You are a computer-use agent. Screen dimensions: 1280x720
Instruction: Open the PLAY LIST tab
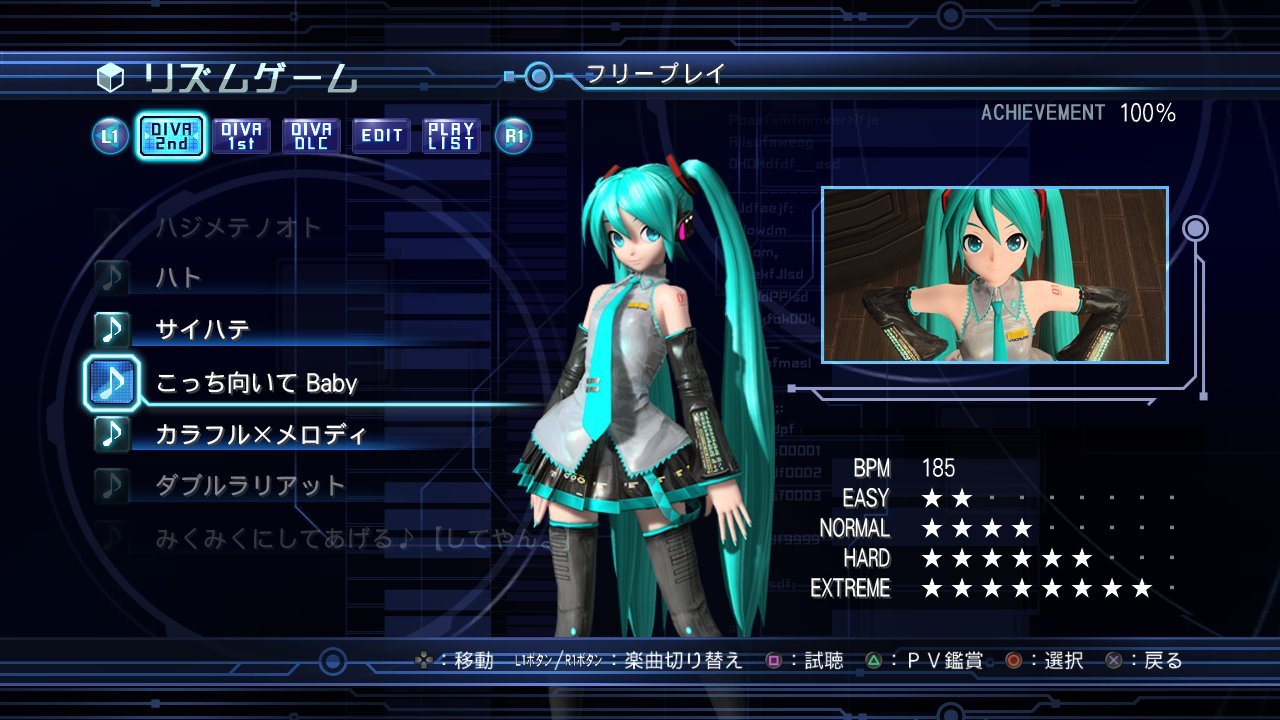(451, 136)
